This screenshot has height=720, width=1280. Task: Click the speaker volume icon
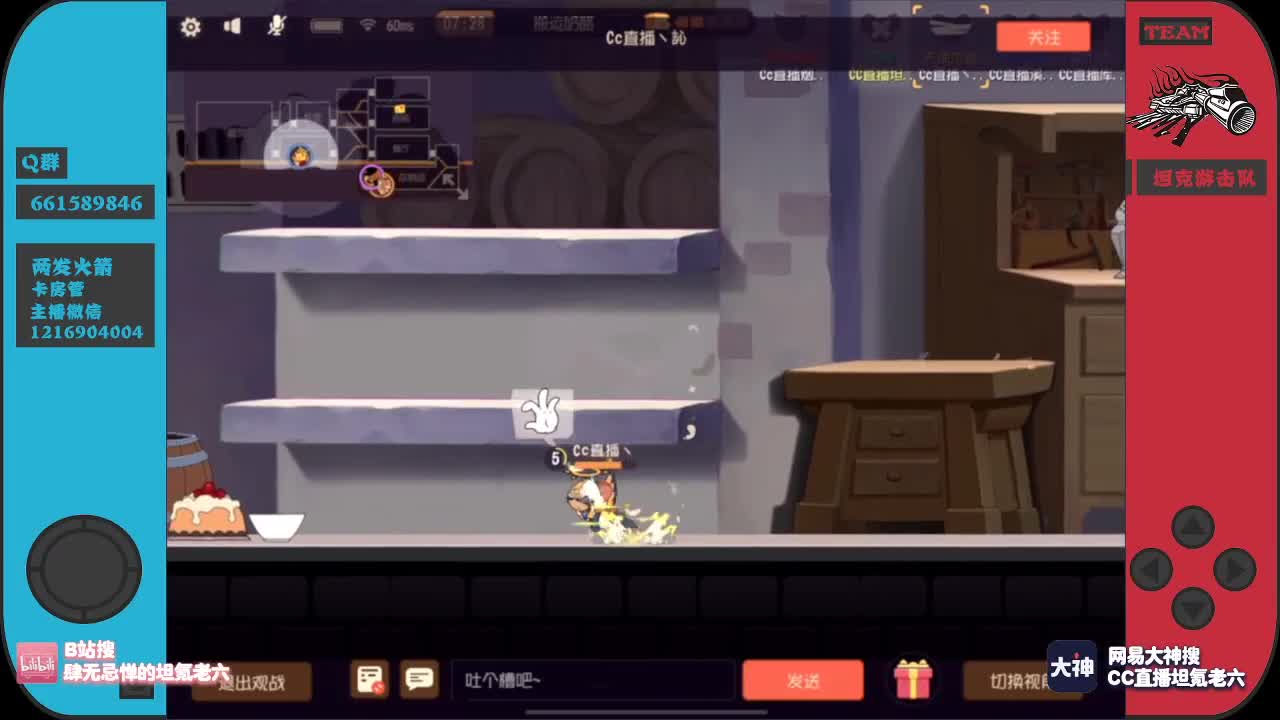point(233,27)
